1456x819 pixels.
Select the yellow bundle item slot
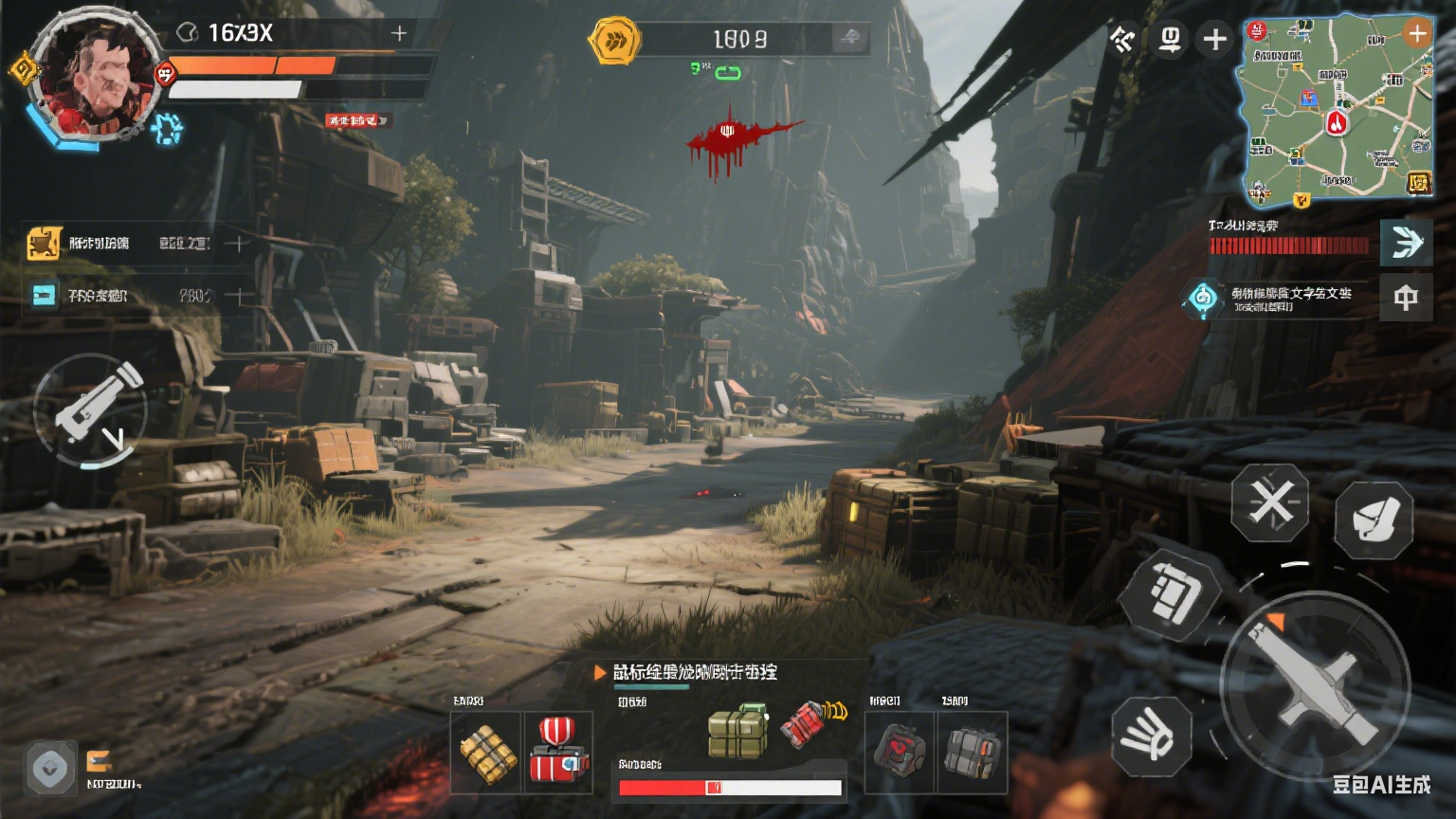(486, 753)
